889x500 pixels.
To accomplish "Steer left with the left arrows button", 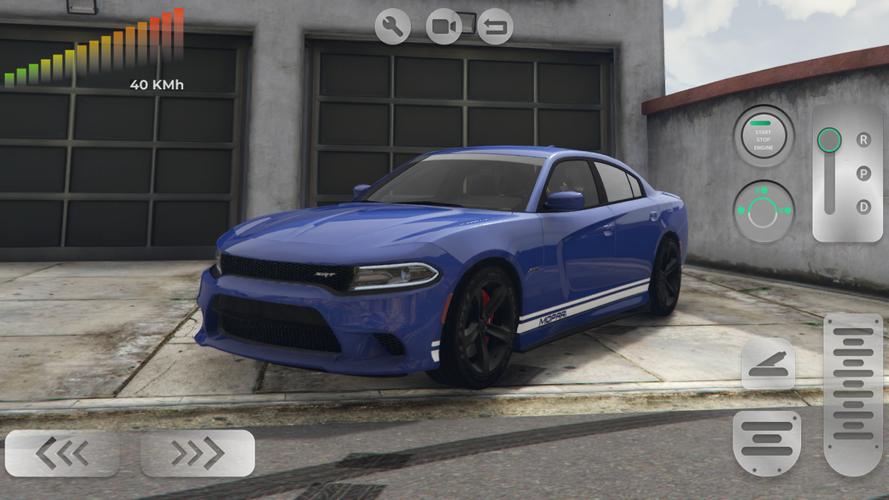I will pos(61,453).
